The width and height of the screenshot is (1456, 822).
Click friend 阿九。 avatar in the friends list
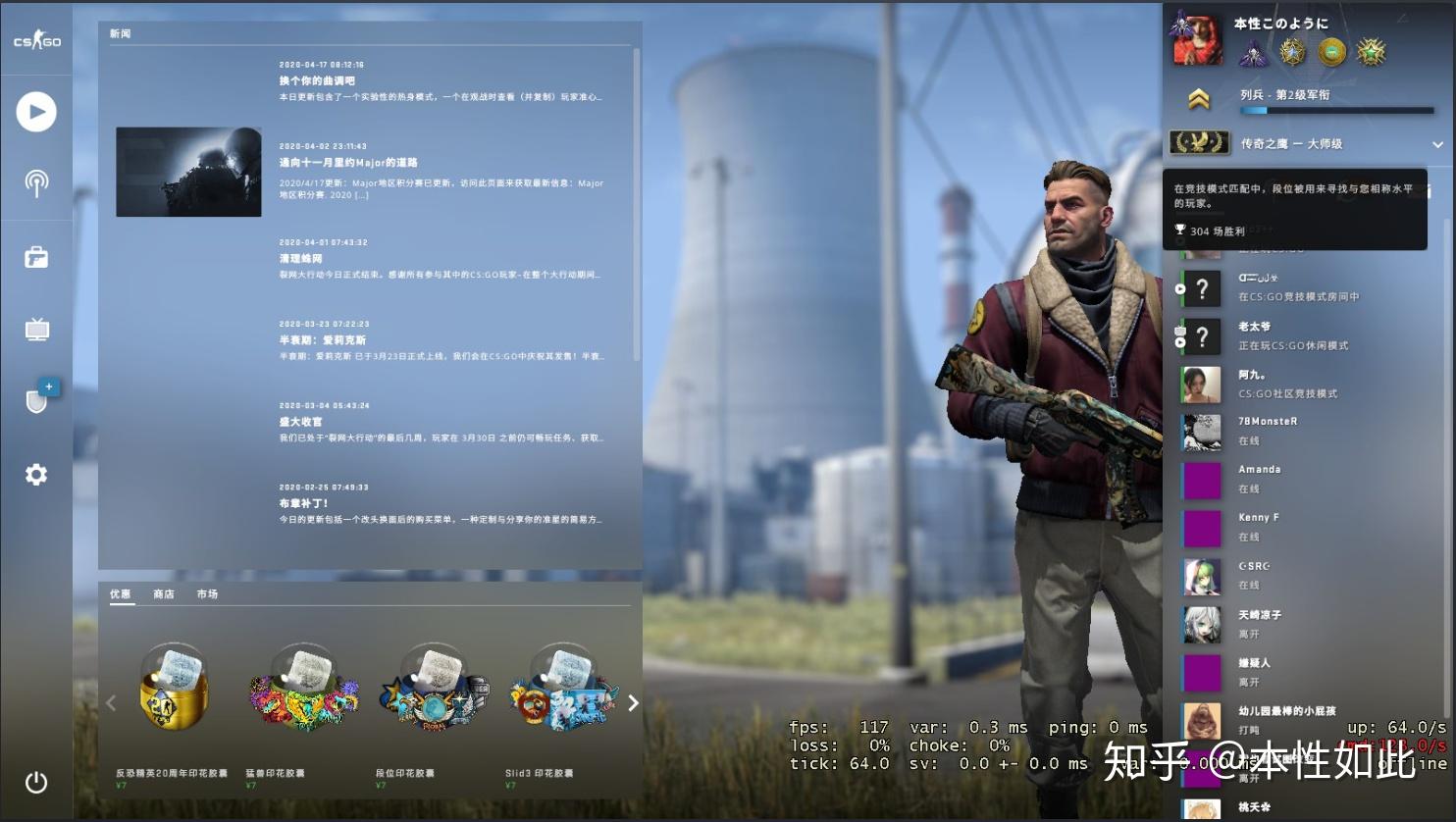1201,385
